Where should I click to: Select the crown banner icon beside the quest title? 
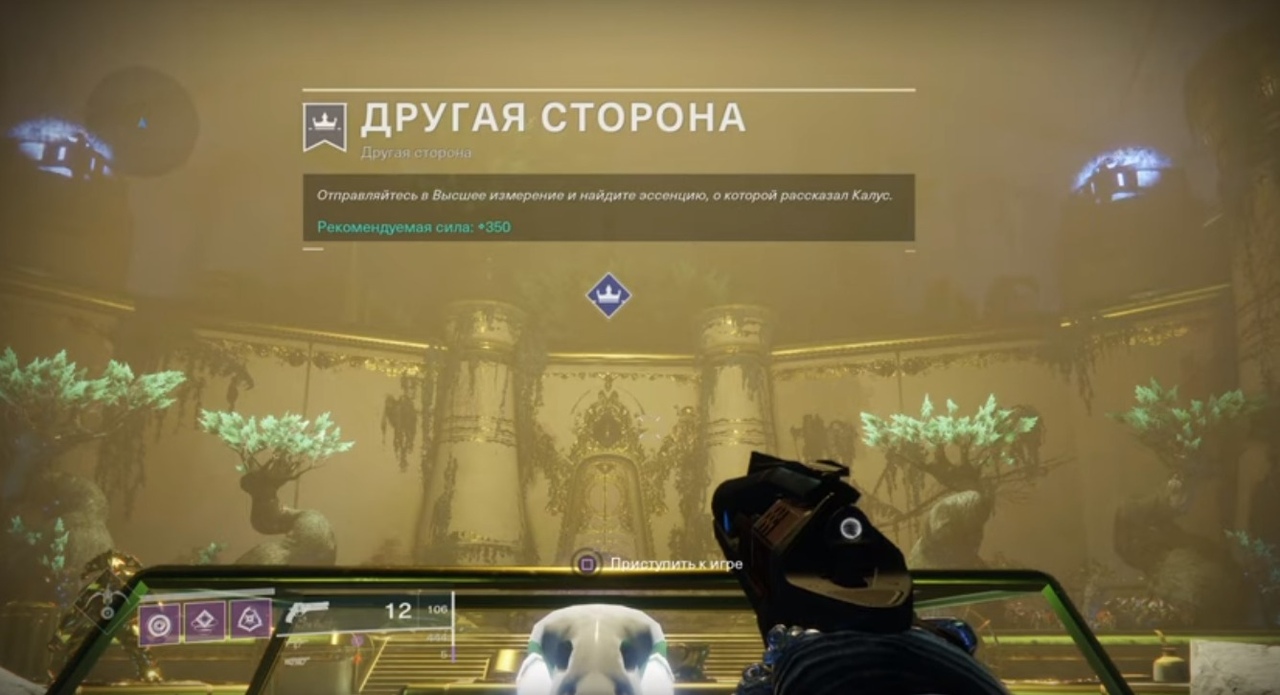(x=325, y=127)
